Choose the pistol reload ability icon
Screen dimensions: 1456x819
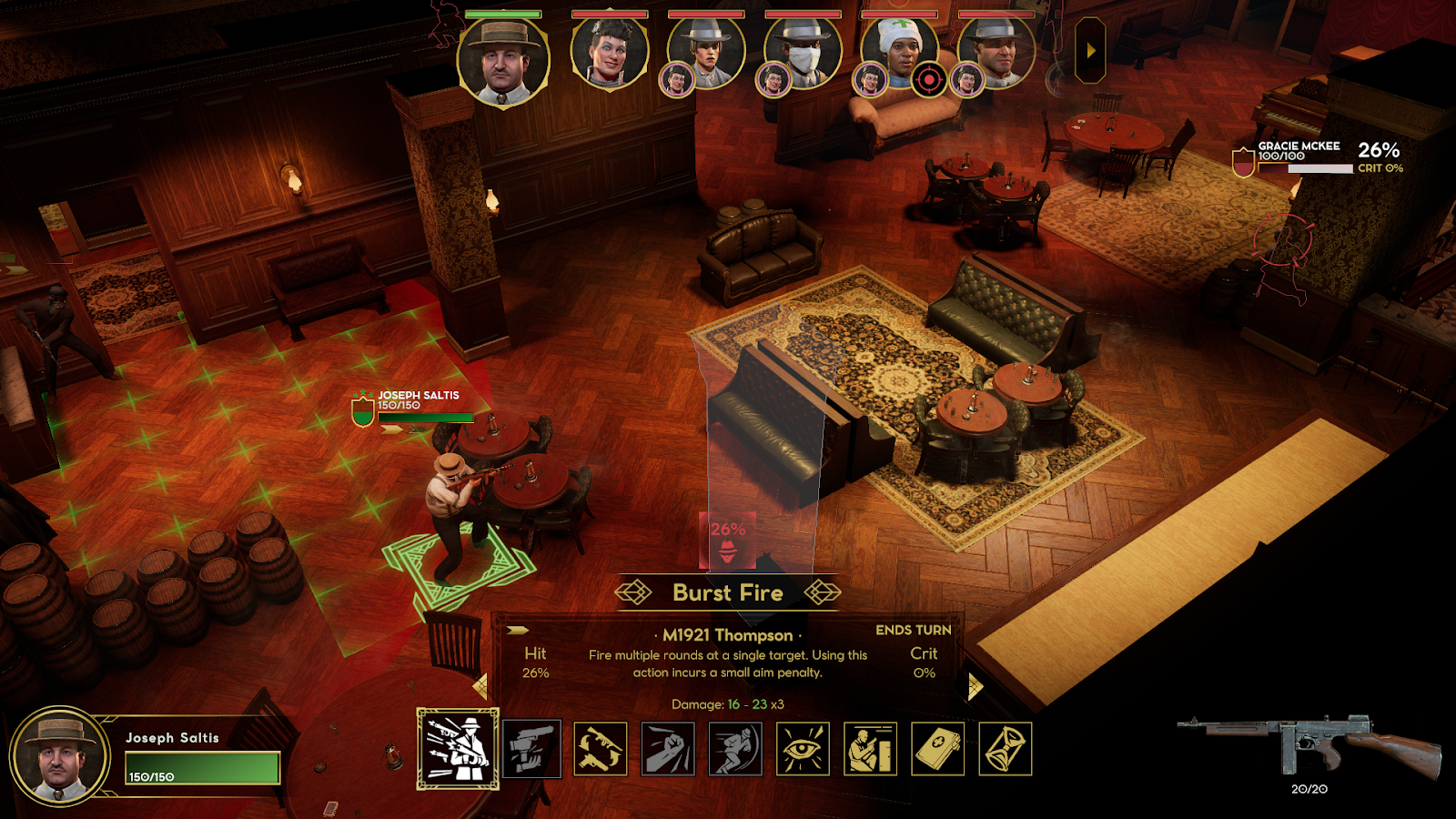click(531, 749)
